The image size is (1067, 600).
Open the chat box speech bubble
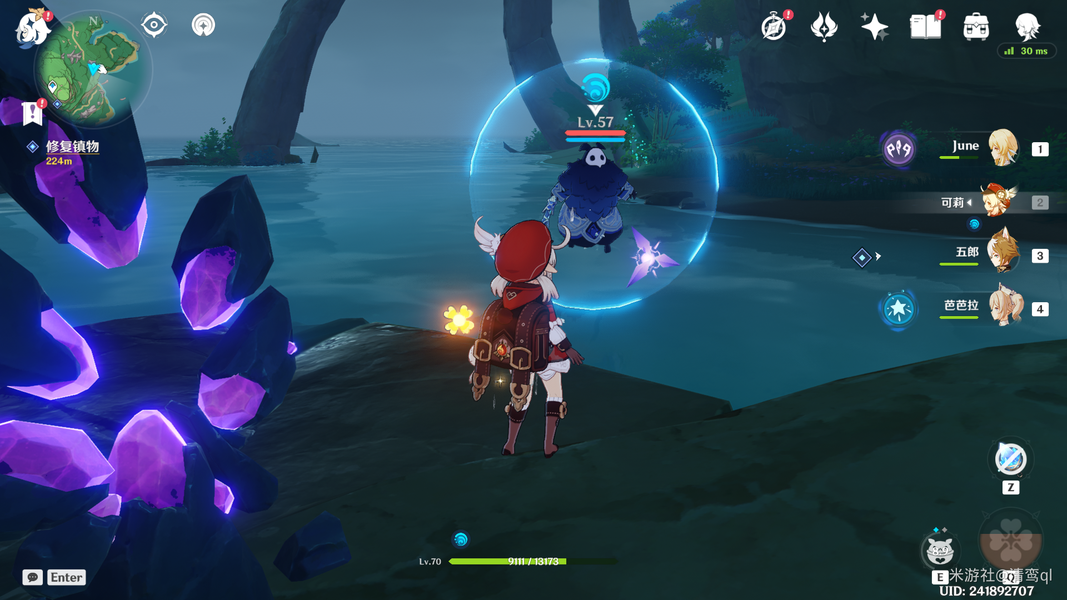coord(33,577)
